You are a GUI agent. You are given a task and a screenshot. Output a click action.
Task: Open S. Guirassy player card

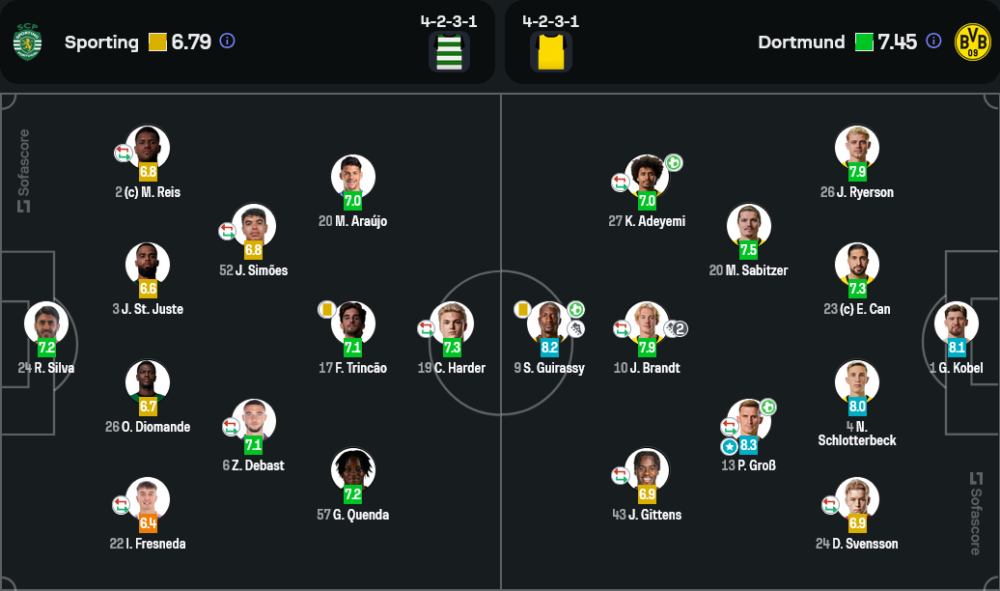[x=549, y=324]
